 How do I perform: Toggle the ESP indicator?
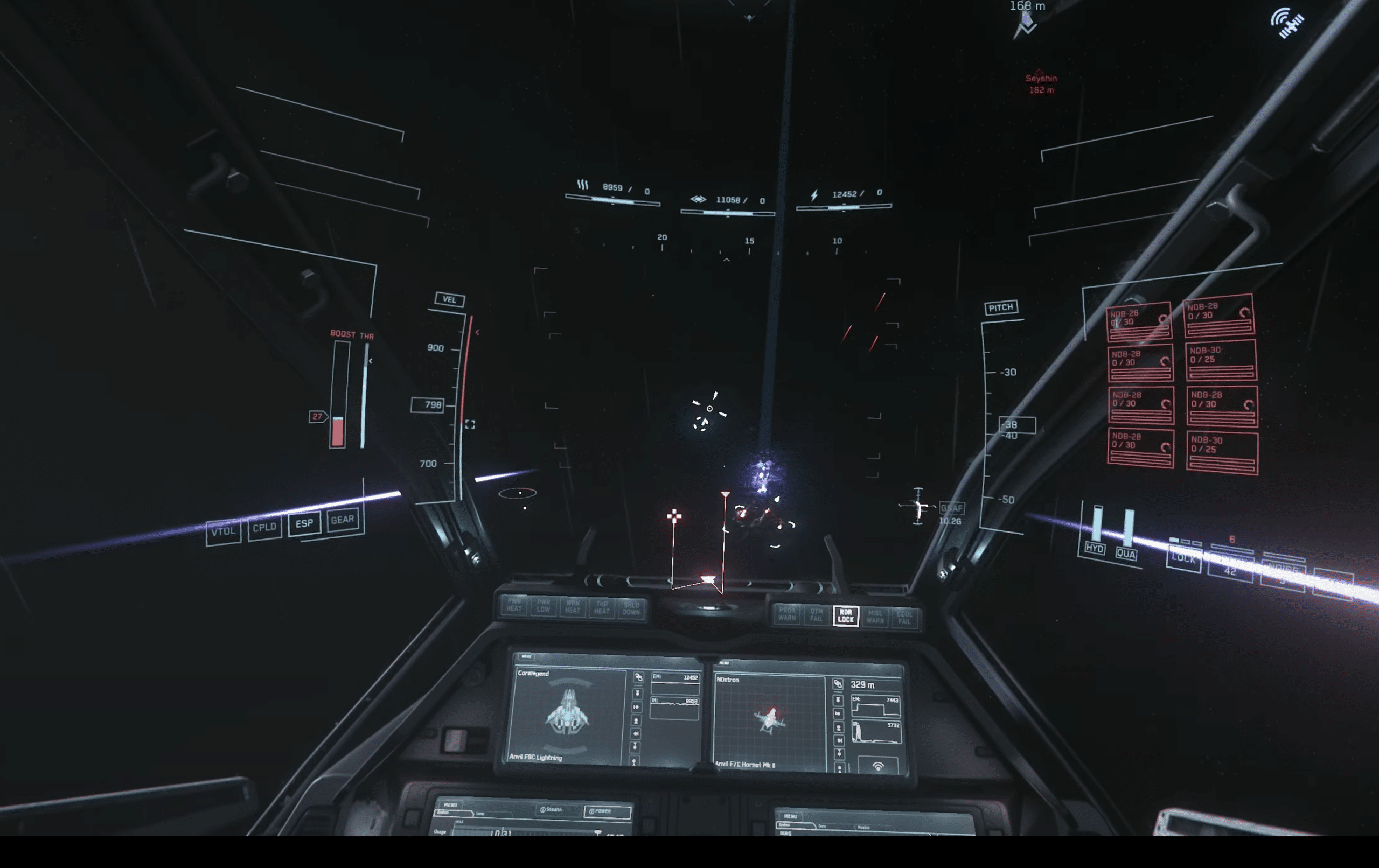pyautogui.click(x=304, y=523)
